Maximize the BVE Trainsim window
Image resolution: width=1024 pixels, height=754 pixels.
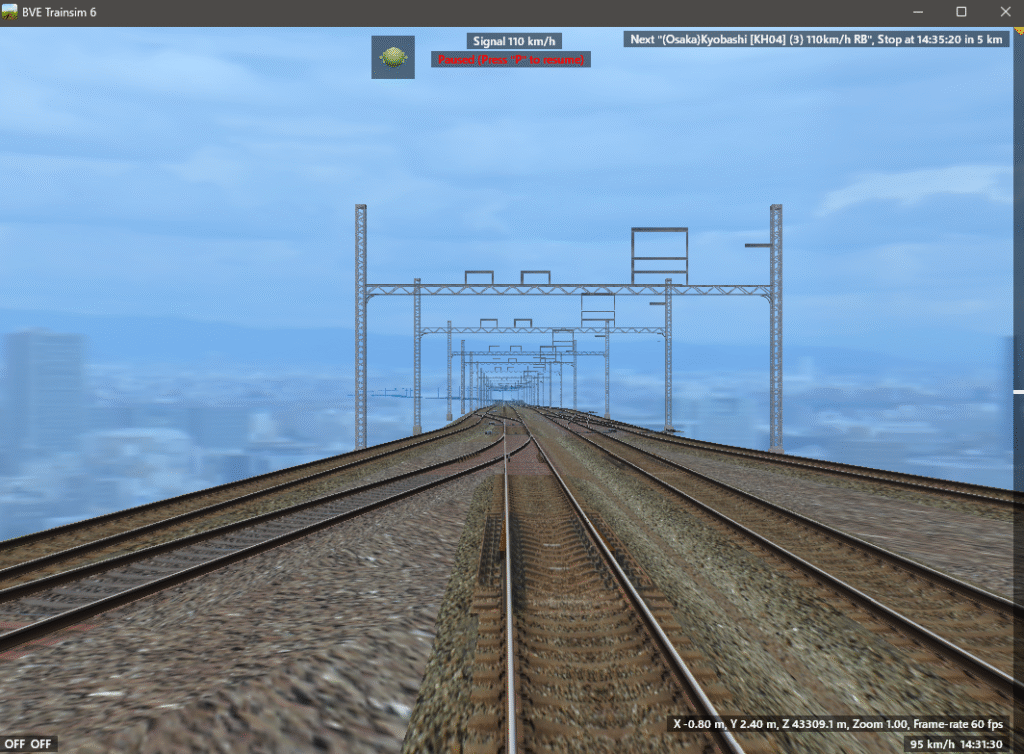coord(961,12)
